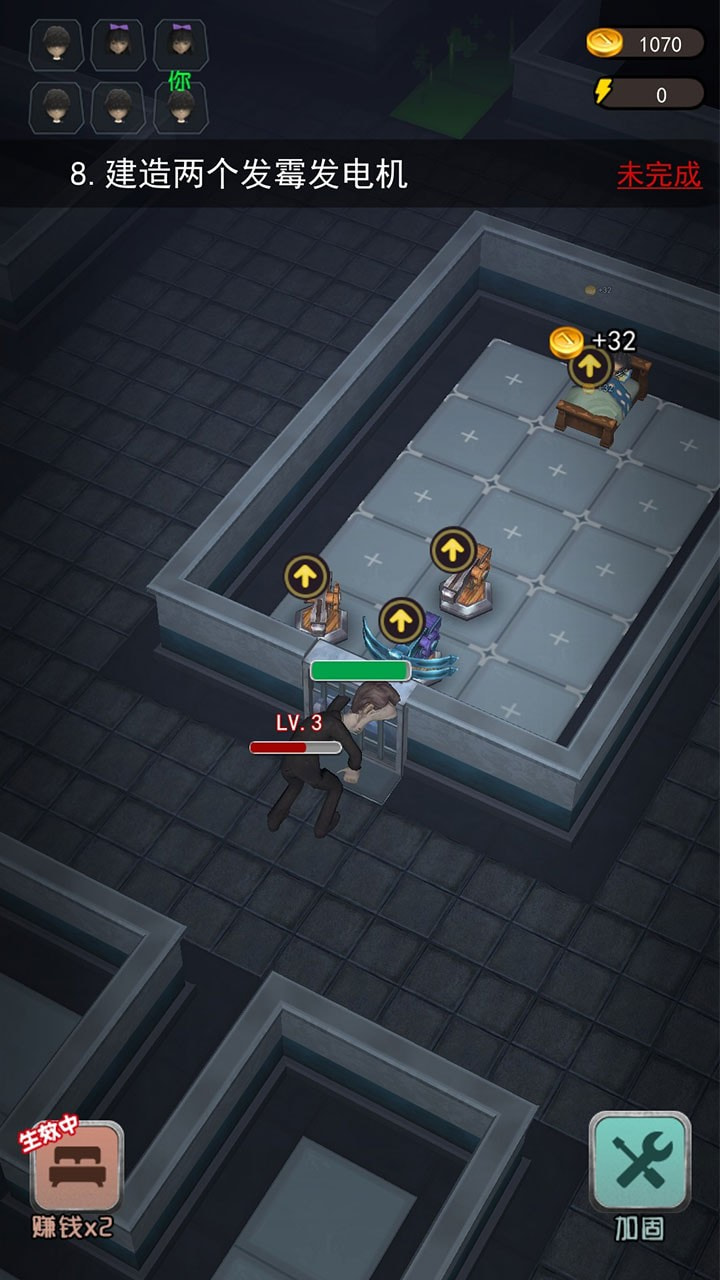
Task: Open the 未完成 quest status link
Action: [659, 175]
